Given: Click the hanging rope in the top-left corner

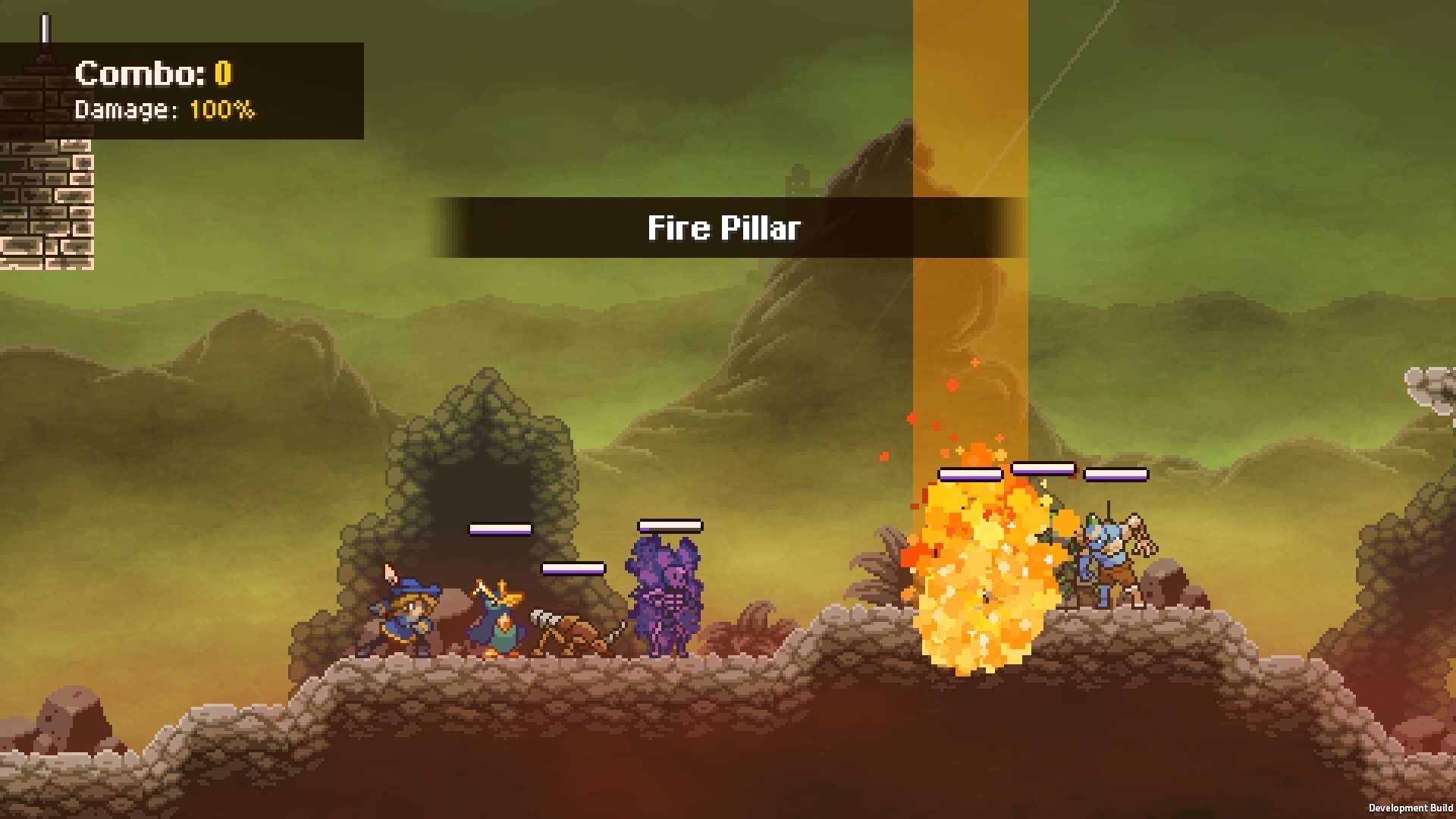Looking at the screenshot, I should [44, 27].
